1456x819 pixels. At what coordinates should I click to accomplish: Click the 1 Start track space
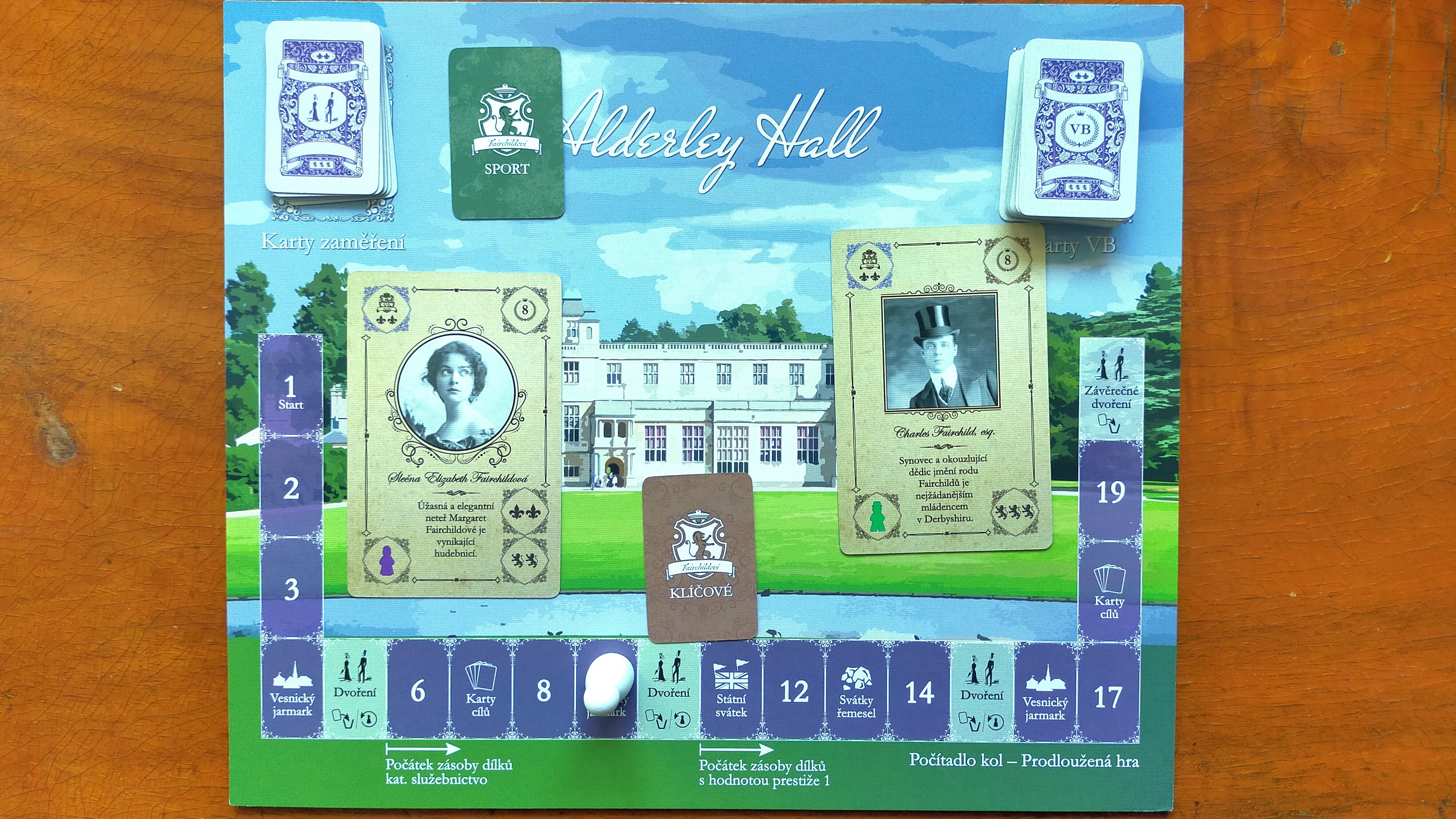[x=291, y=390]
